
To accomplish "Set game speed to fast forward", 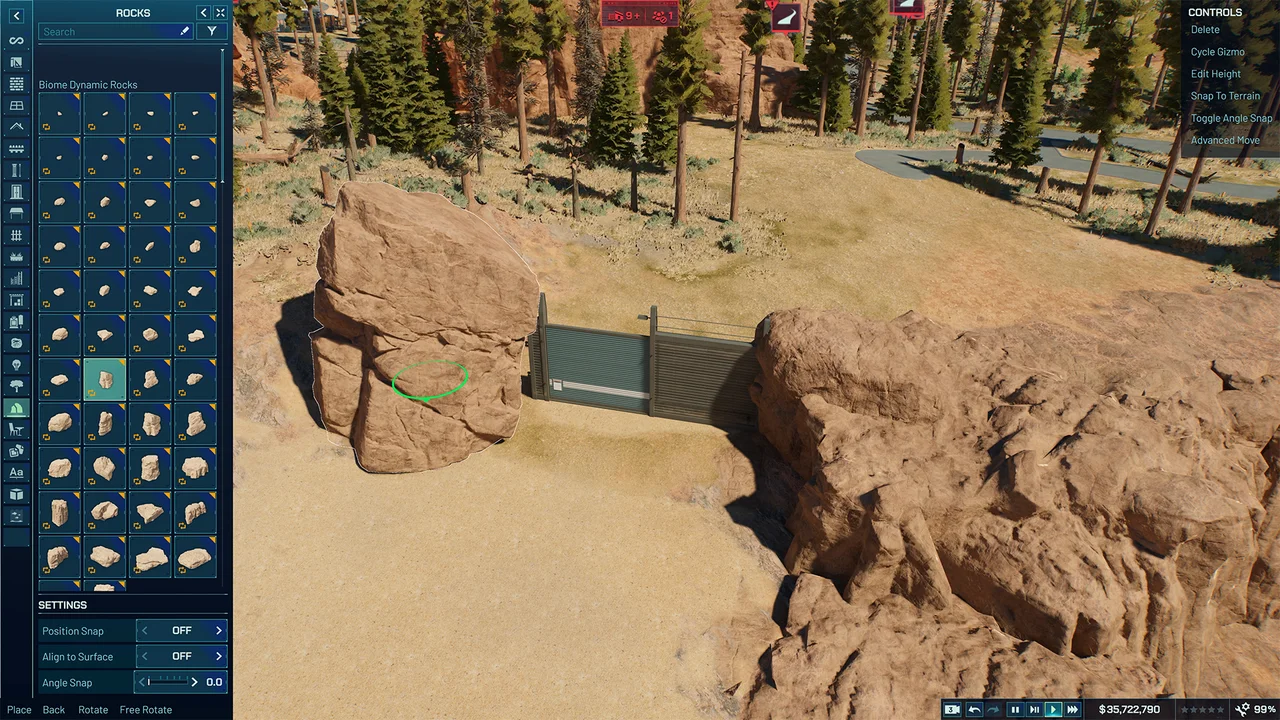I will point(1072,710).
